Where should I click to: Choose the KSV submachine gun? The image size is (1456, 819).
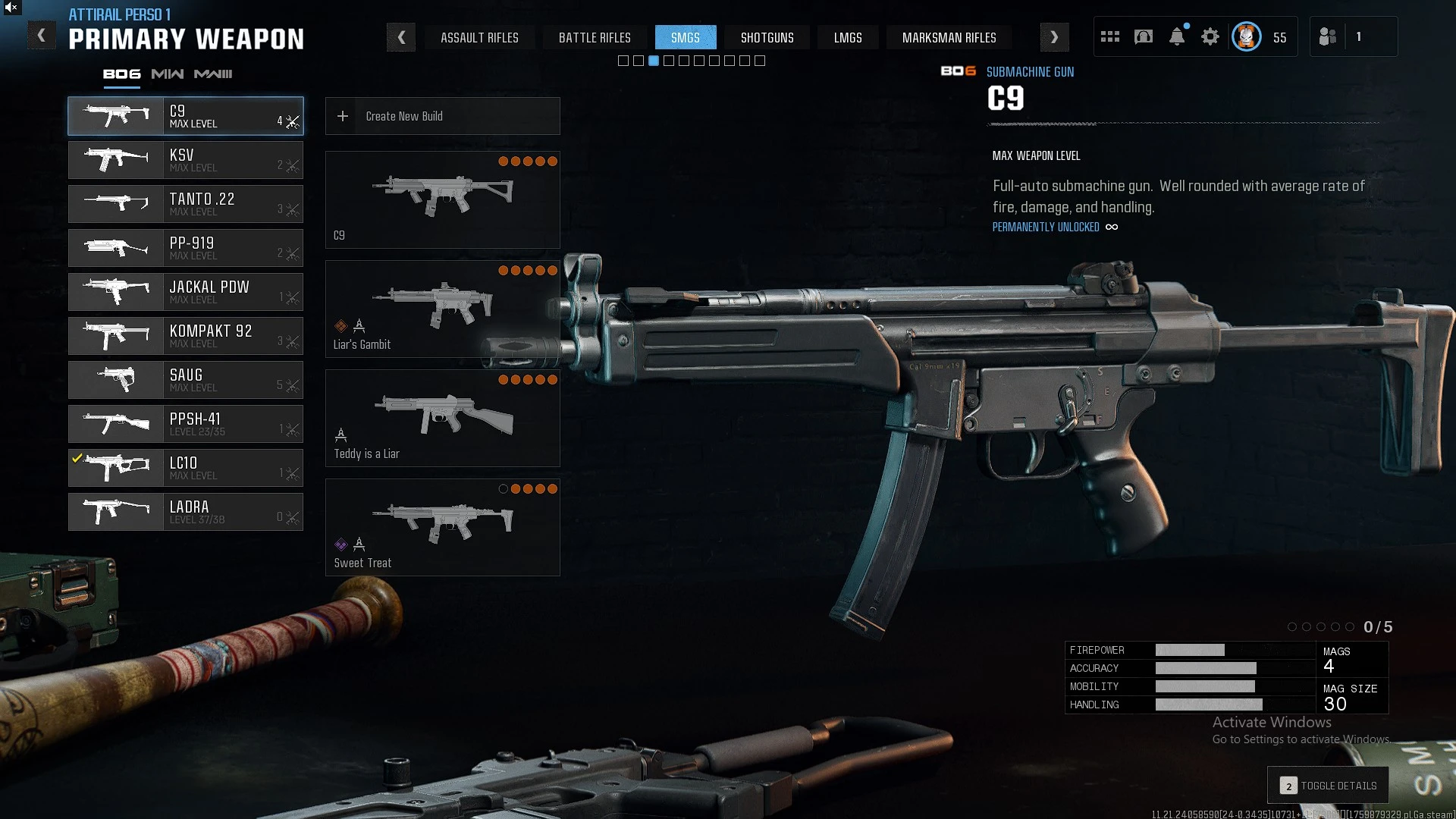(186, 160)
